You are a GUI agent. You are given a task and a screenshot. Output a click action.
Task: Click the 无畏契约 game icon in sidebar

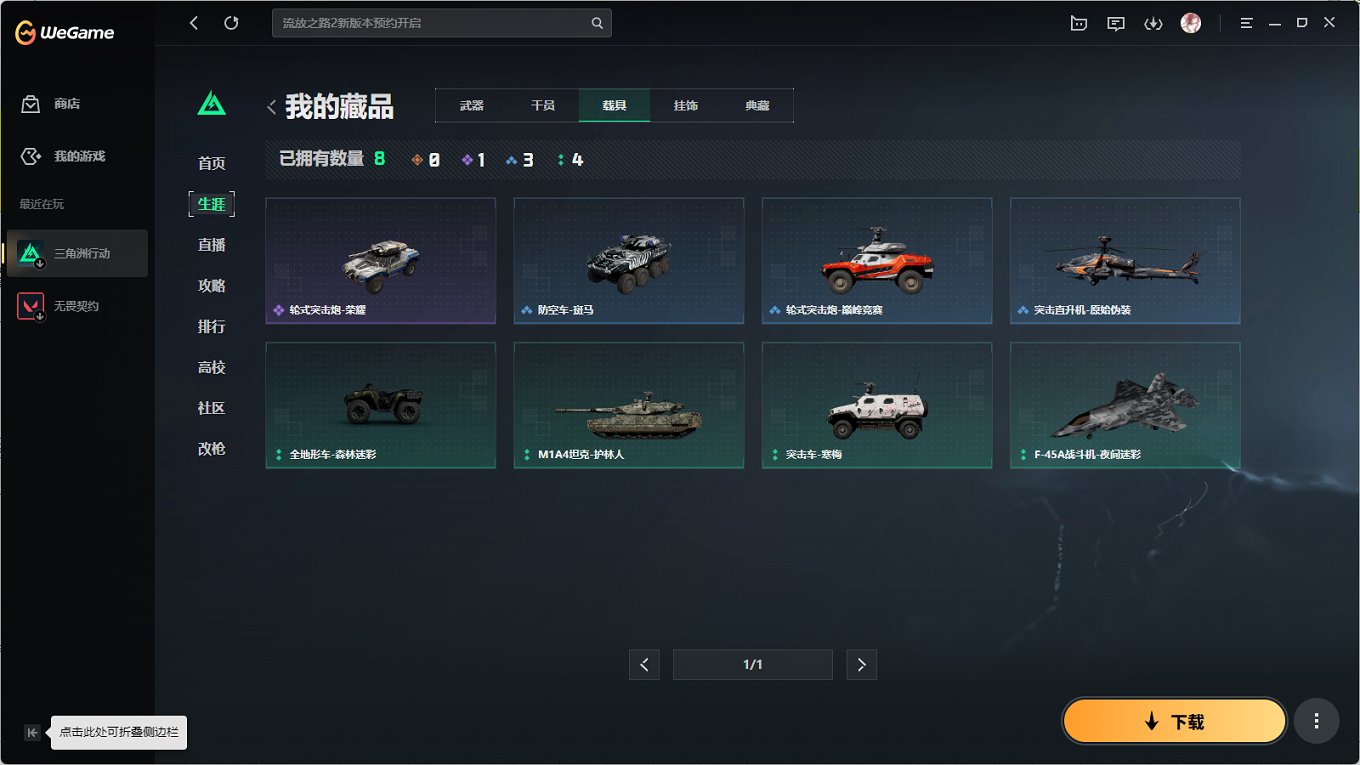(32, 305)
